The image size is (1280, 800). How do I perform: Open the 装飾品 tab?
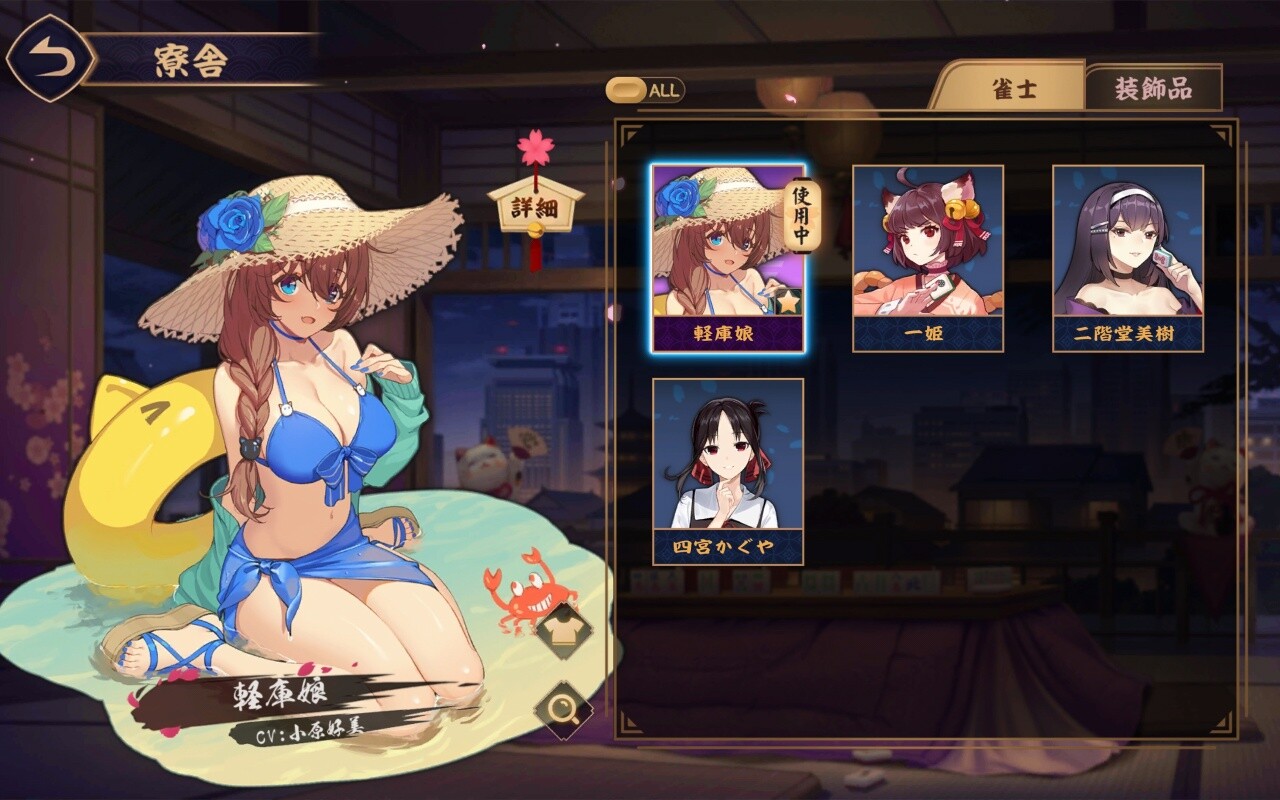pyautogui.click(x=1153, y=88)
